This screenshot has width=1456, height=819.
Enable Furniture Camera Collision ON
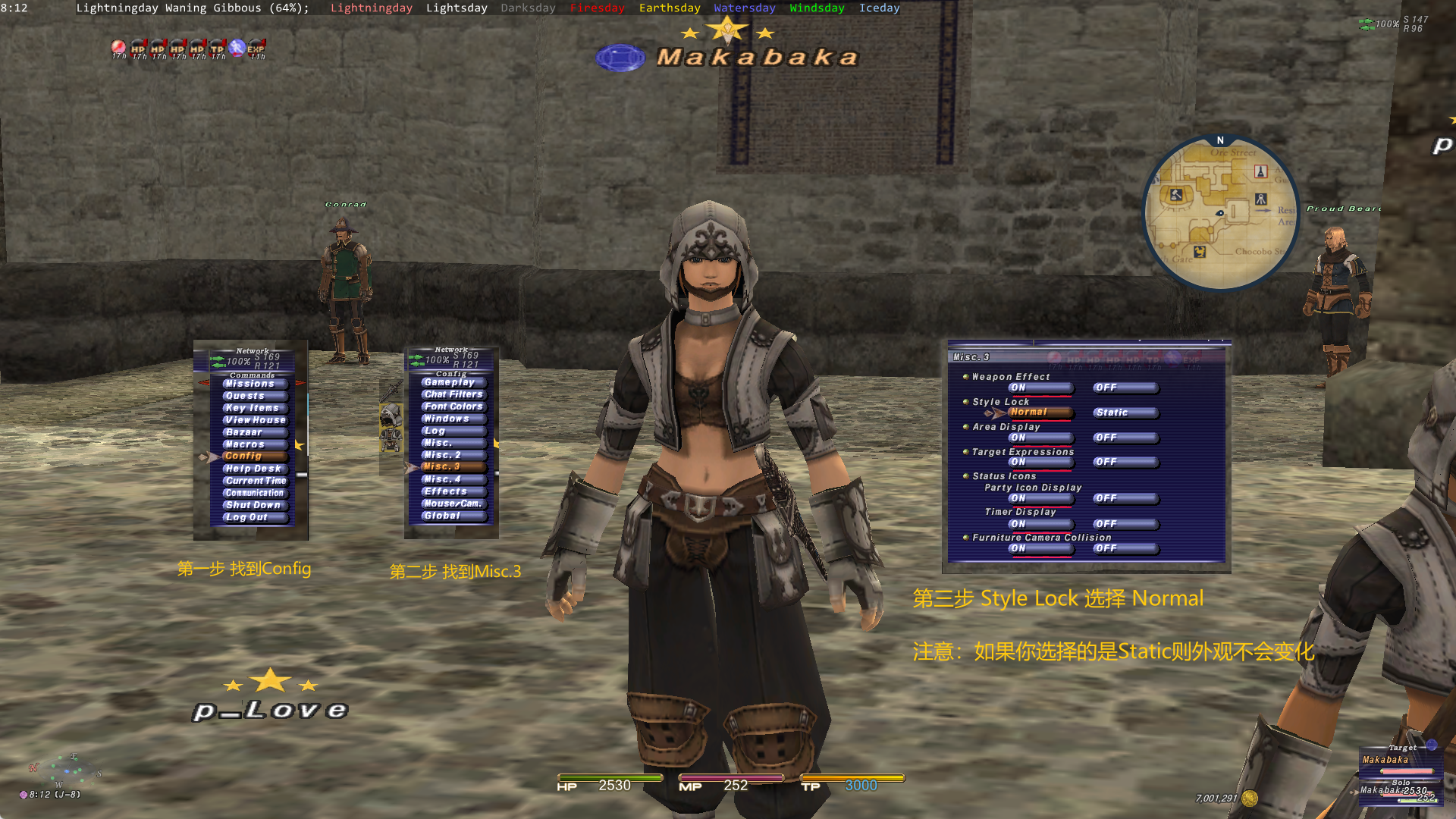[1018, 548]
